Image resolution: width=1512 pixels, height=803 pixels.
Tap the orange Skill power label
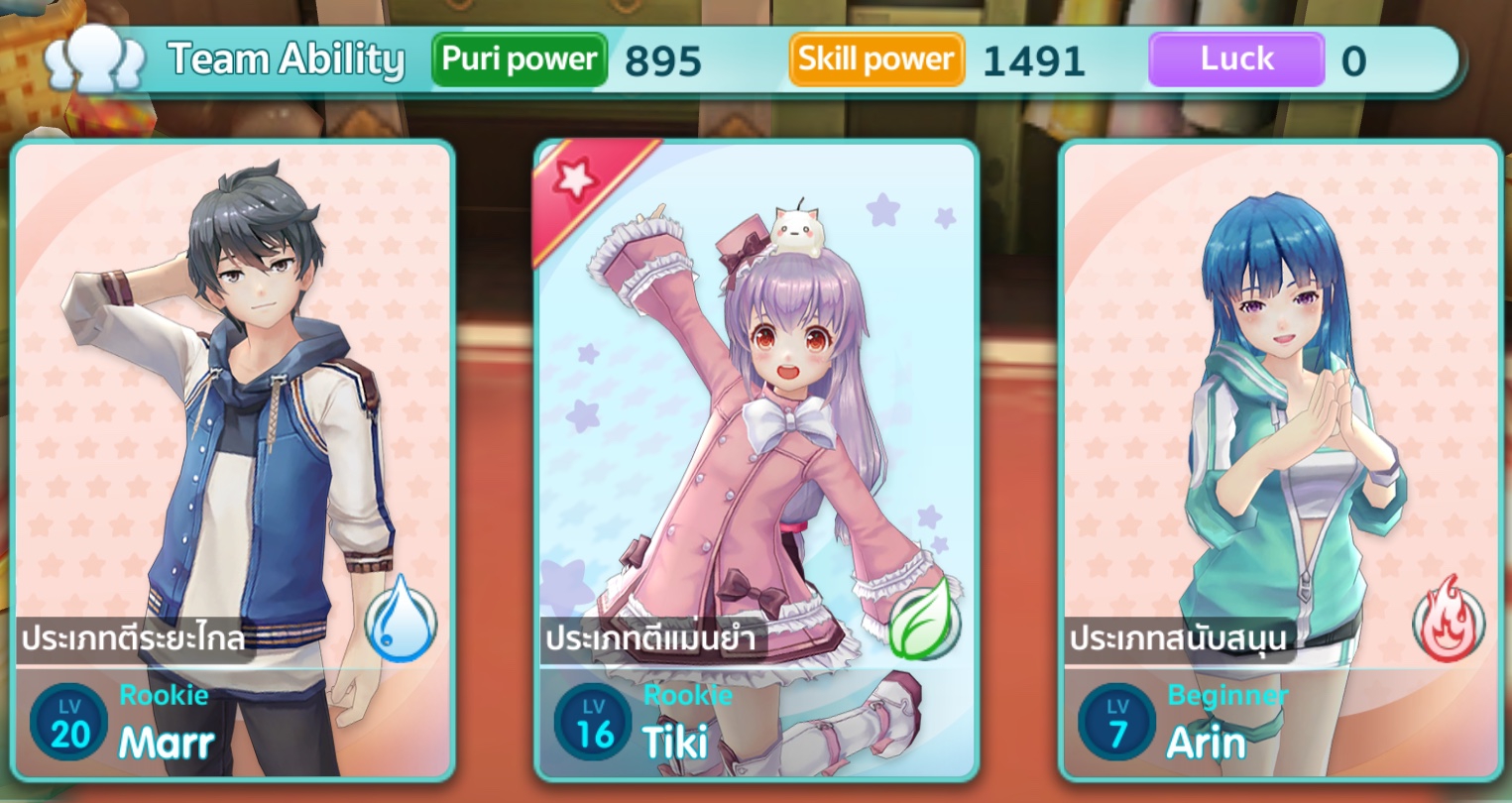coord(876,59)
